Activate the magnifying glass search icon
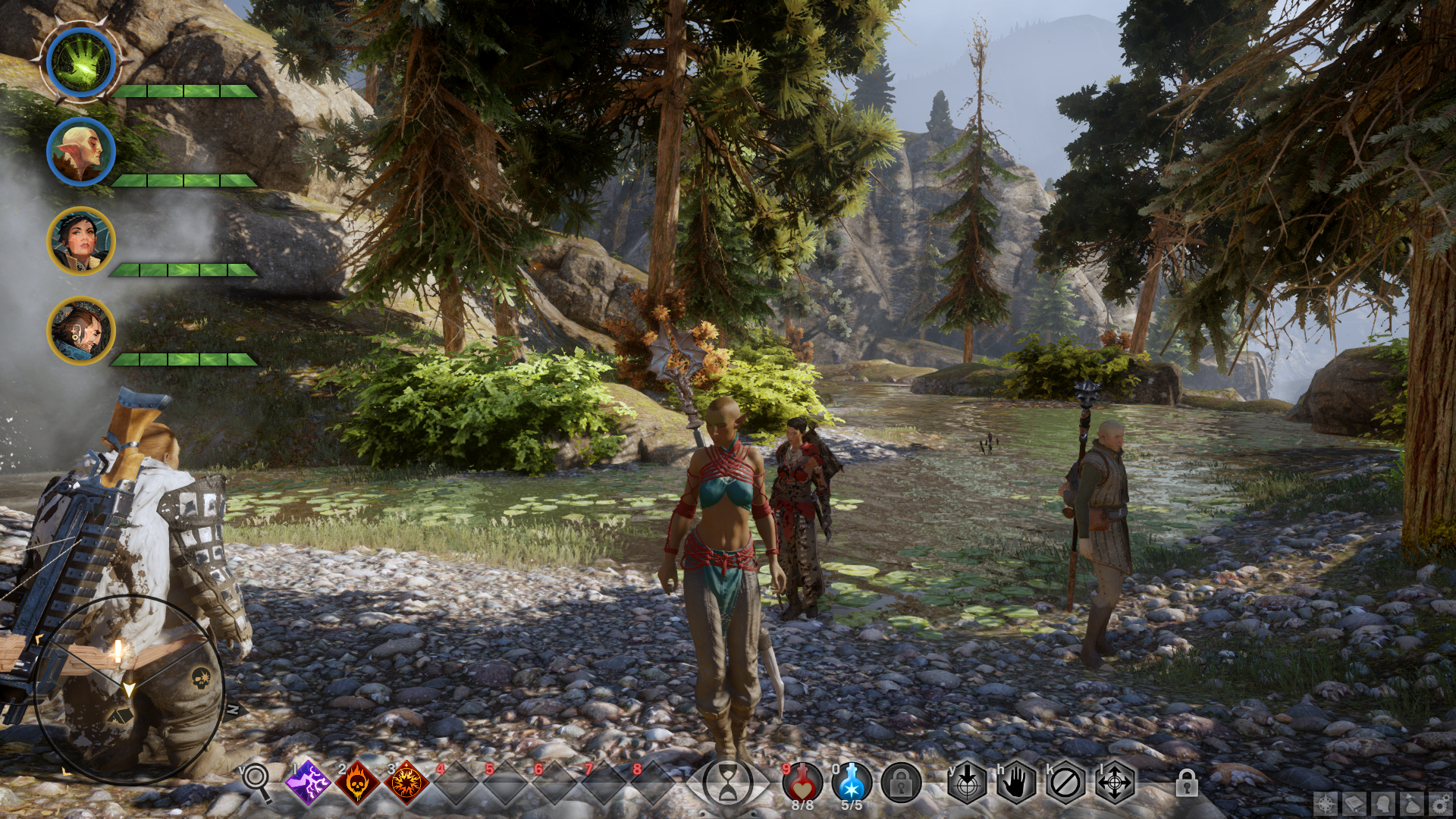The height and width of the screenshot is (819, 1456). 256,781
